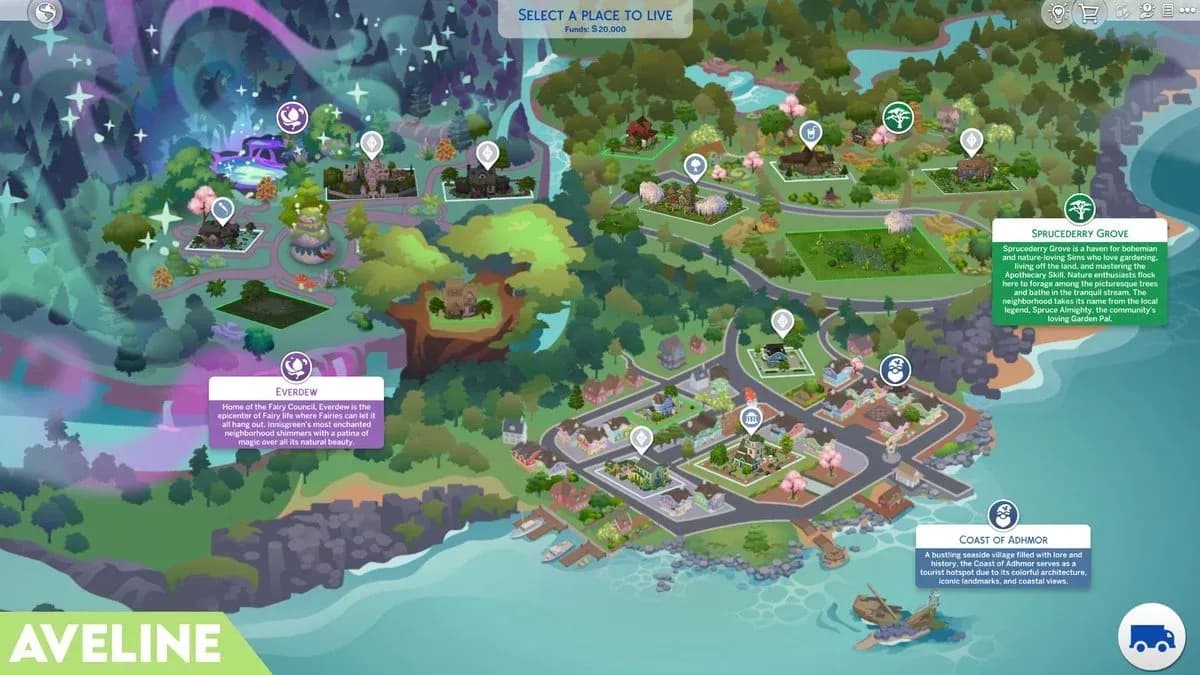Viewport: 1200px width, 675px height.
Task: Click the lightbulb heart icon
Action: (x=1057, y=13)
